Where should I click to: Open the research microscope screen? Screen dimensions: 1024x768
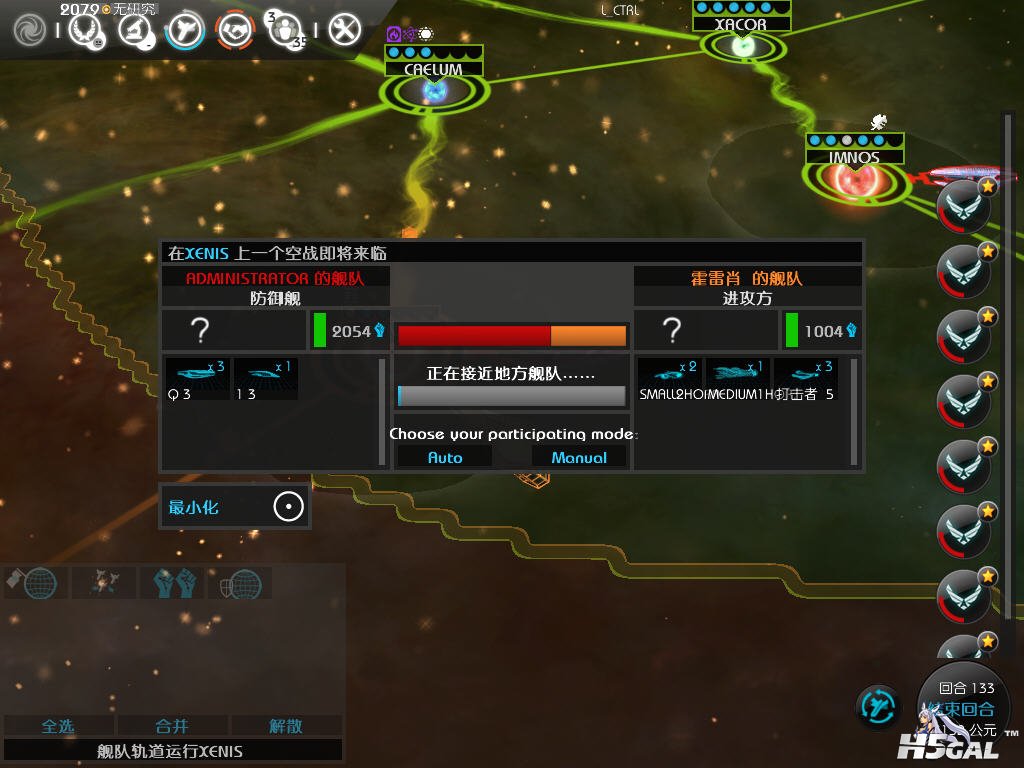135,29
